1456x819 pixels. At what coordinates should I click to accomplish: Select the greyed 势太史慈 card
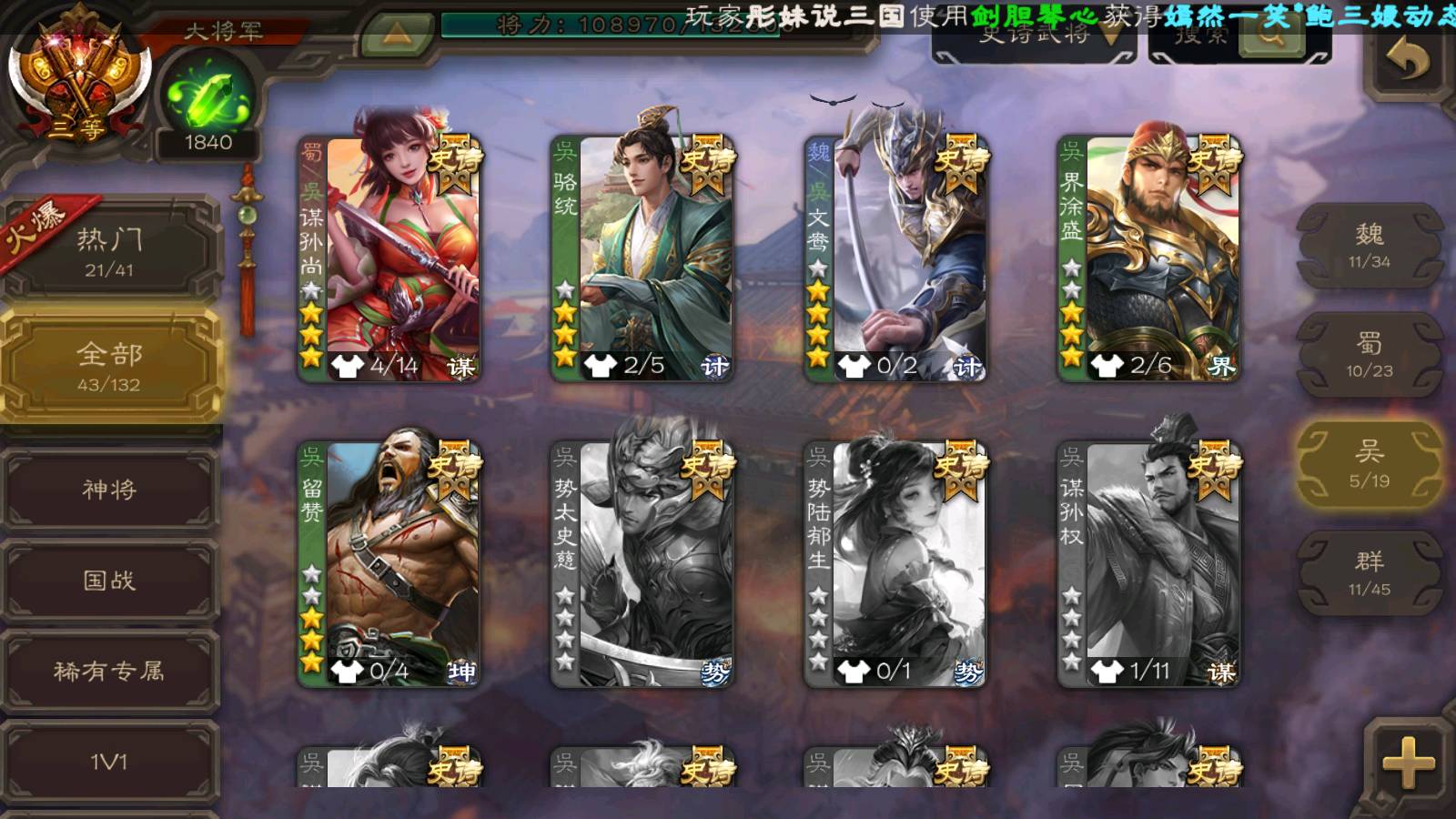(642, 564)
